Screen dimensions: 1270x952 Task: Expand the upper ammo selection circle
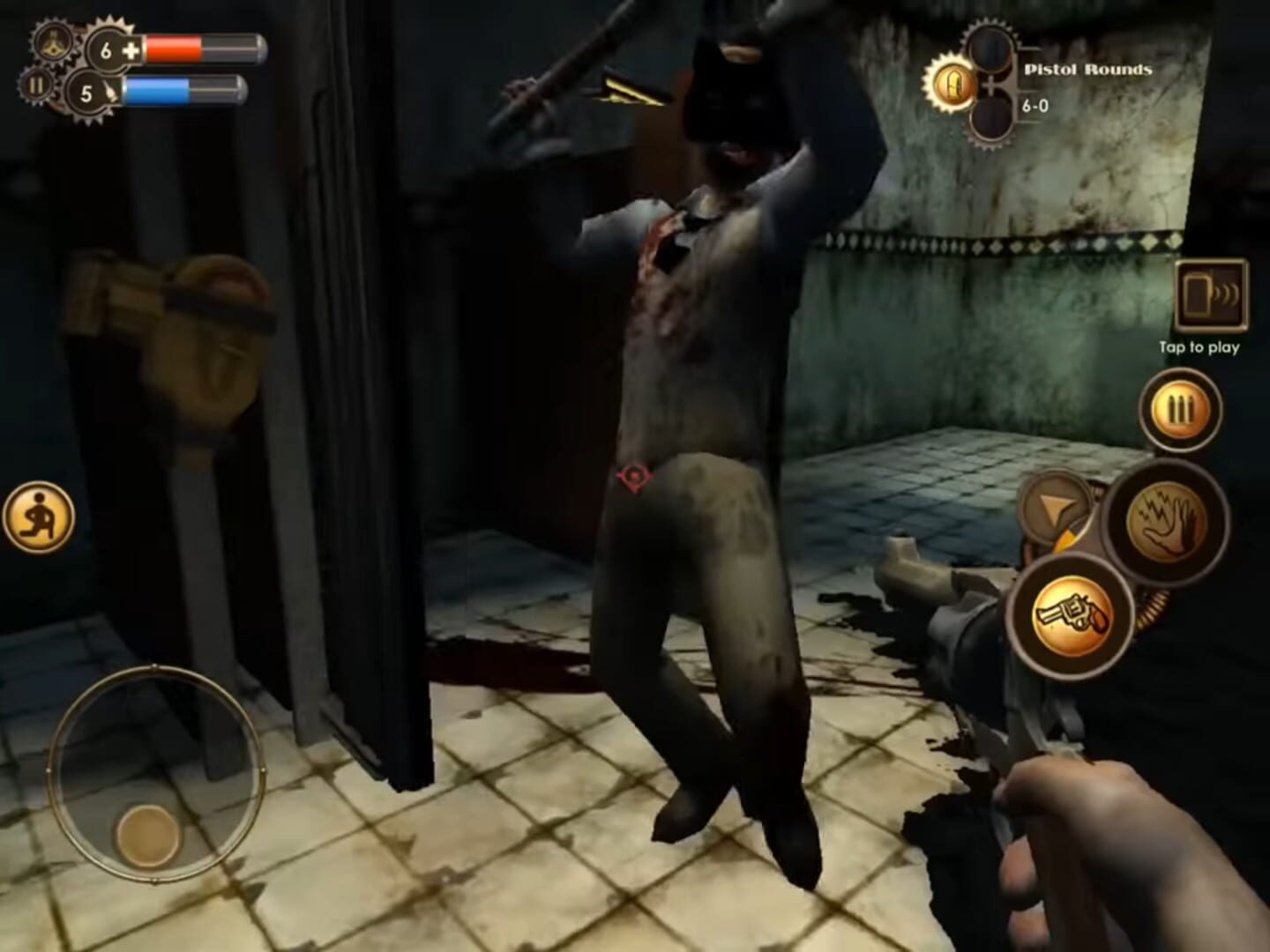[x=990, y=48]
